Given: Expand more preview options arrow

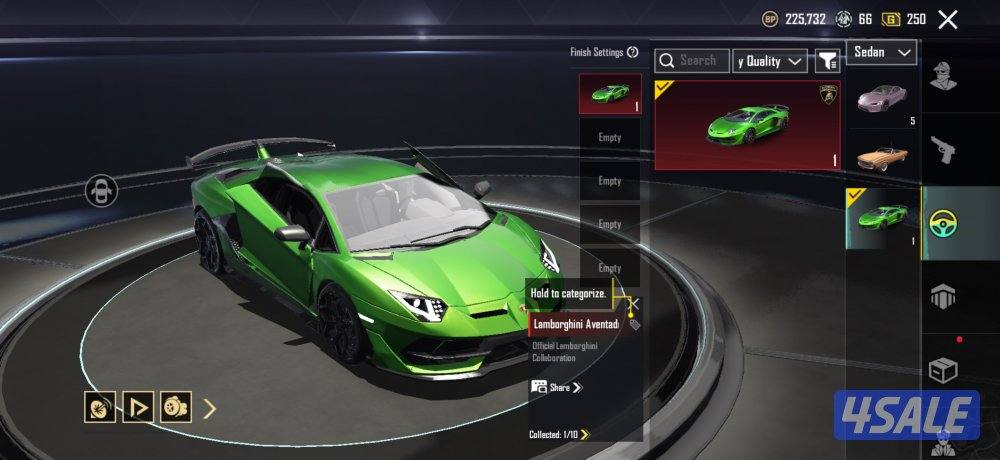Looking at the screenshot, I should 210,408.
